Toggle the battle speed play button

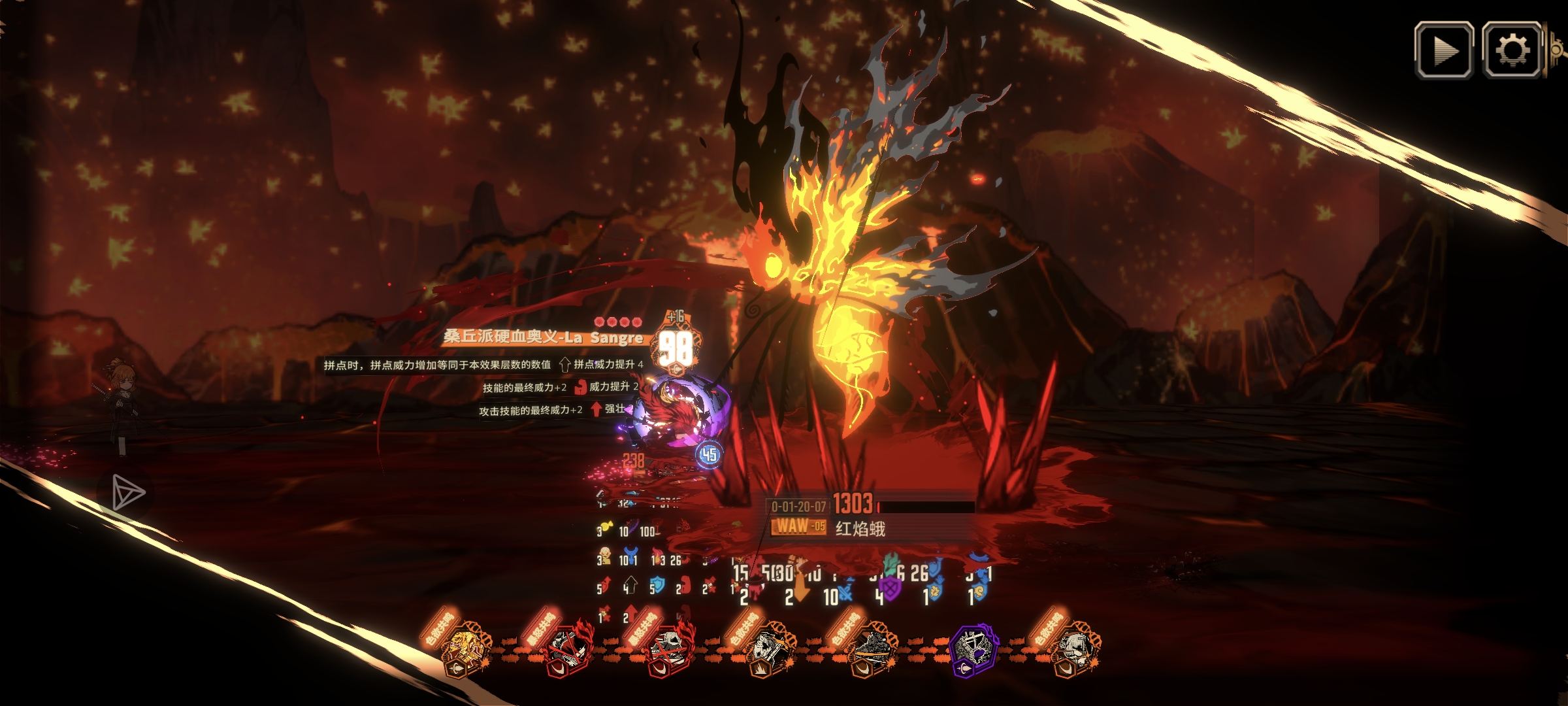1444,50
